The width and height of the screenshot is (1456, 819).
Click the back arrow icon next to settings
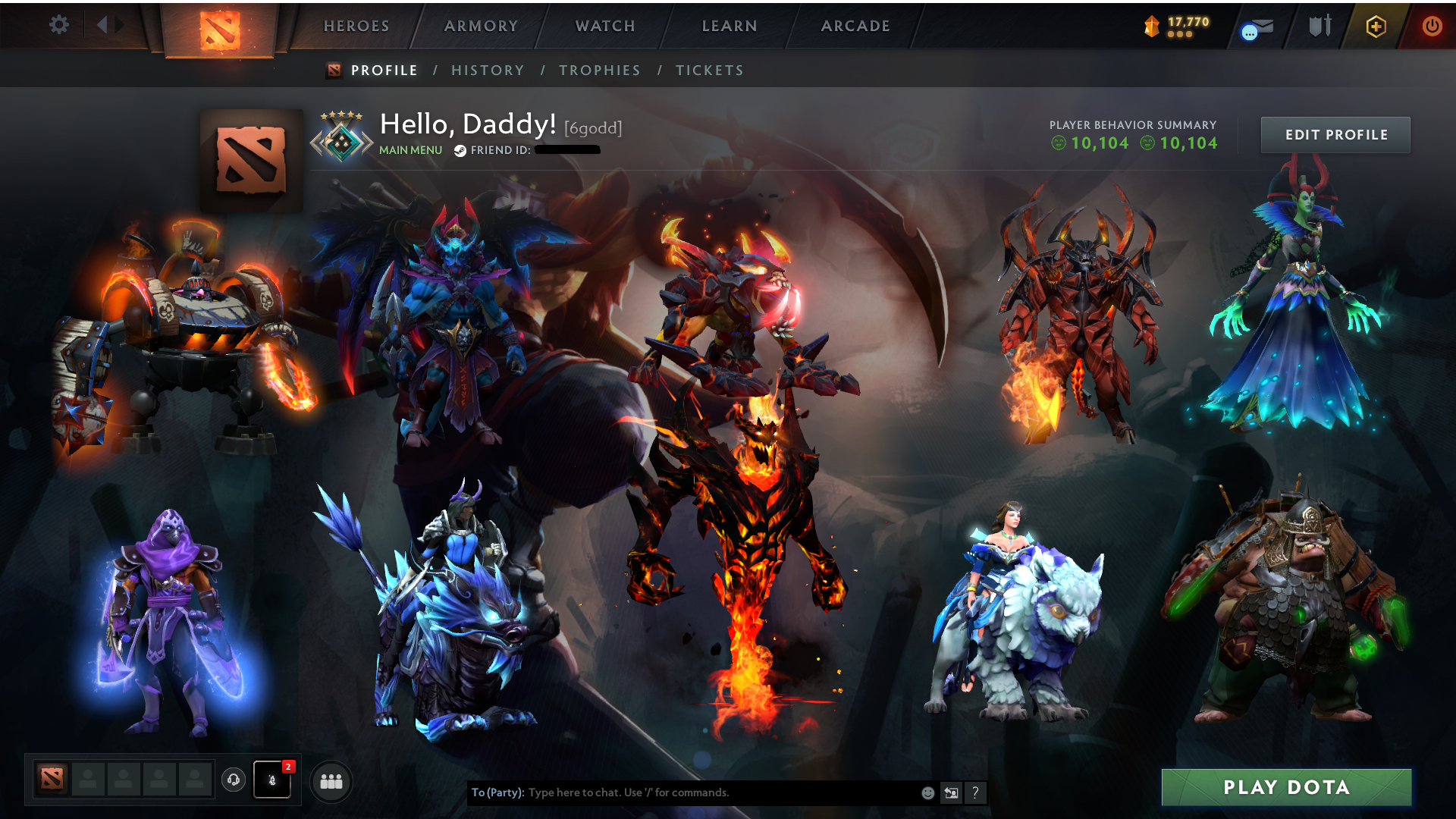pyautogui.click(x=104, y=24)
